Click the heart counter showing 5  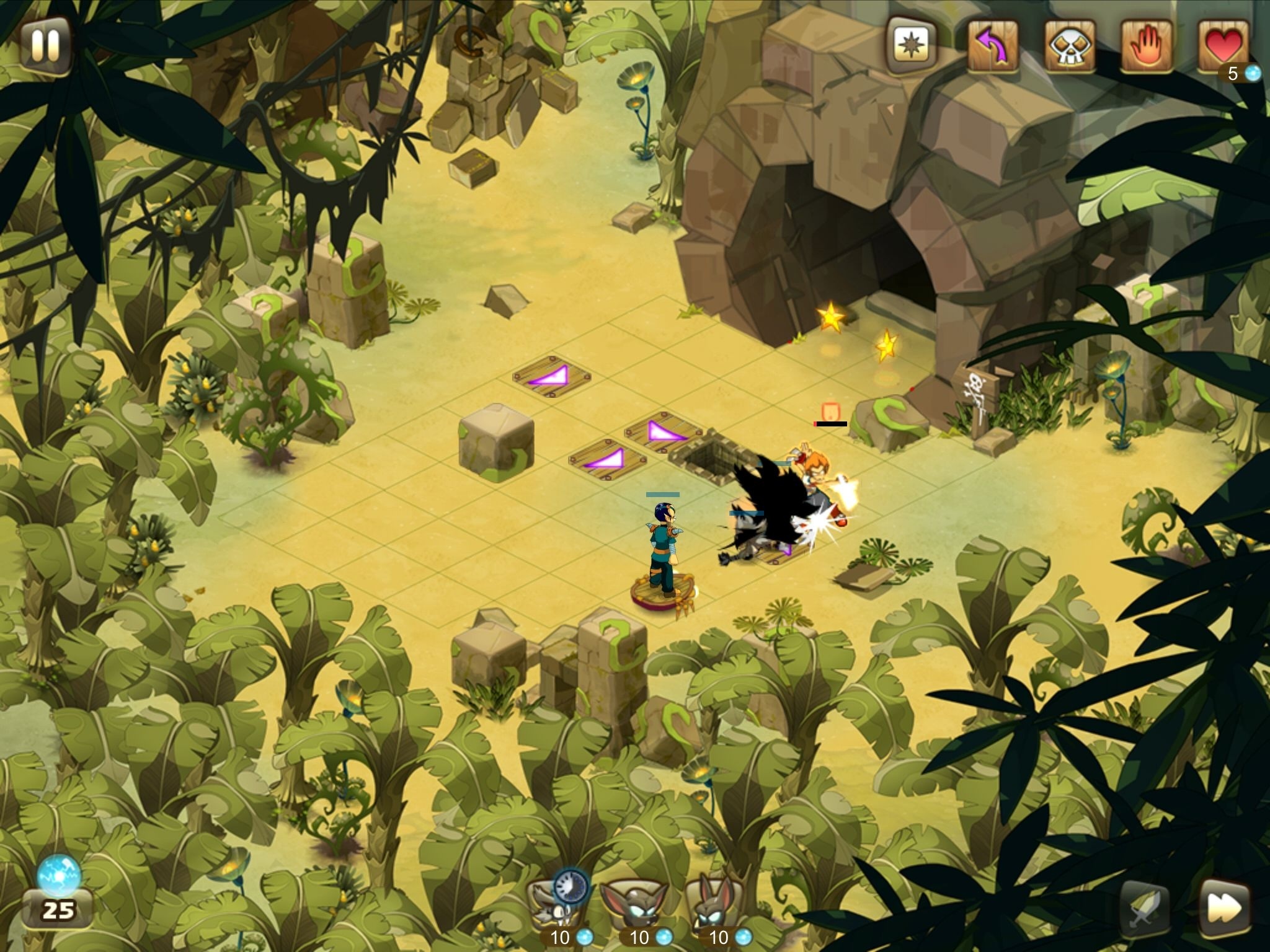1233,74
